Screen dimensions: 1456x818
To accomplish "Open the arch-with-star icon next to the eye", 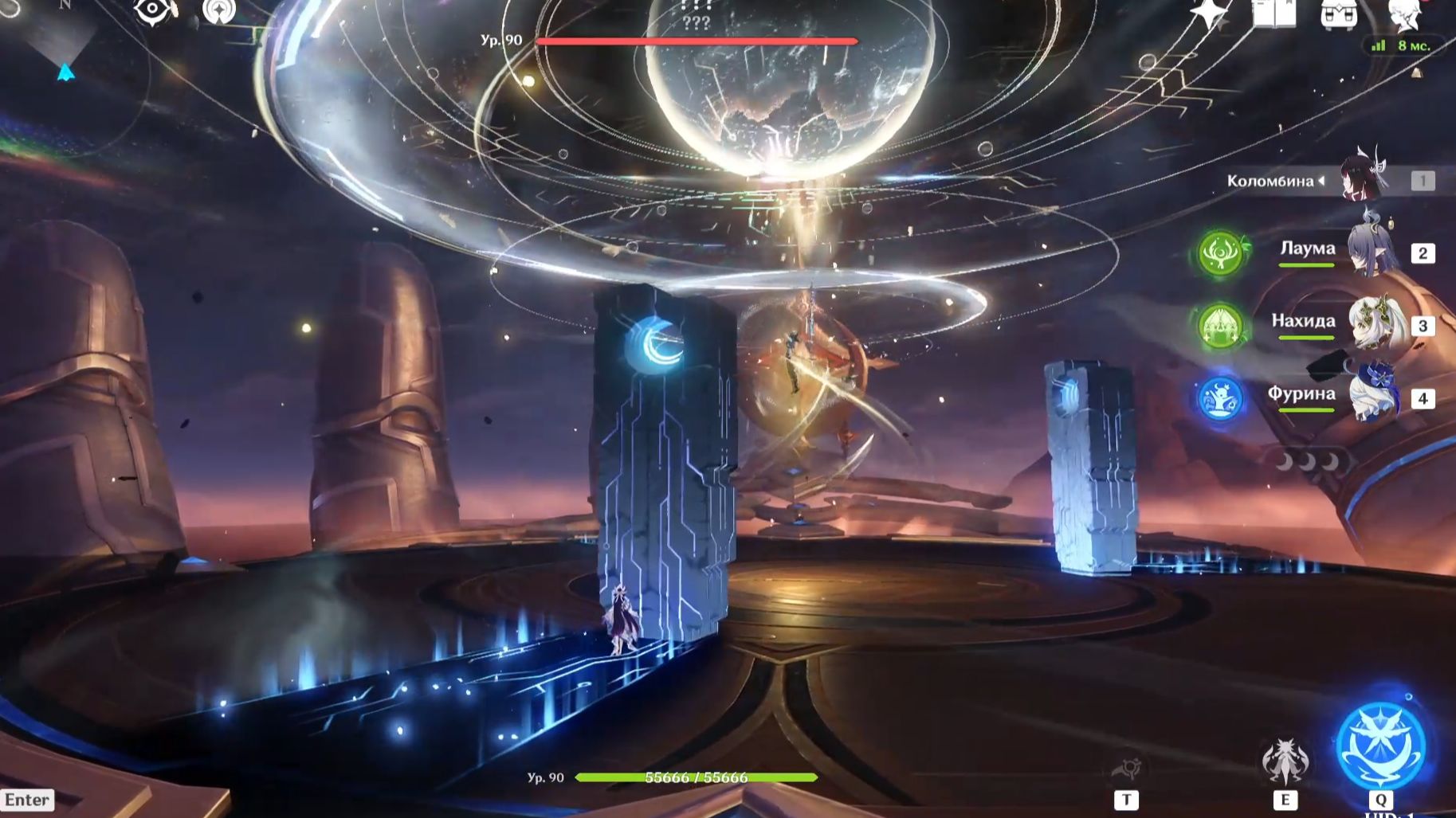I will (x=219, y=11).
